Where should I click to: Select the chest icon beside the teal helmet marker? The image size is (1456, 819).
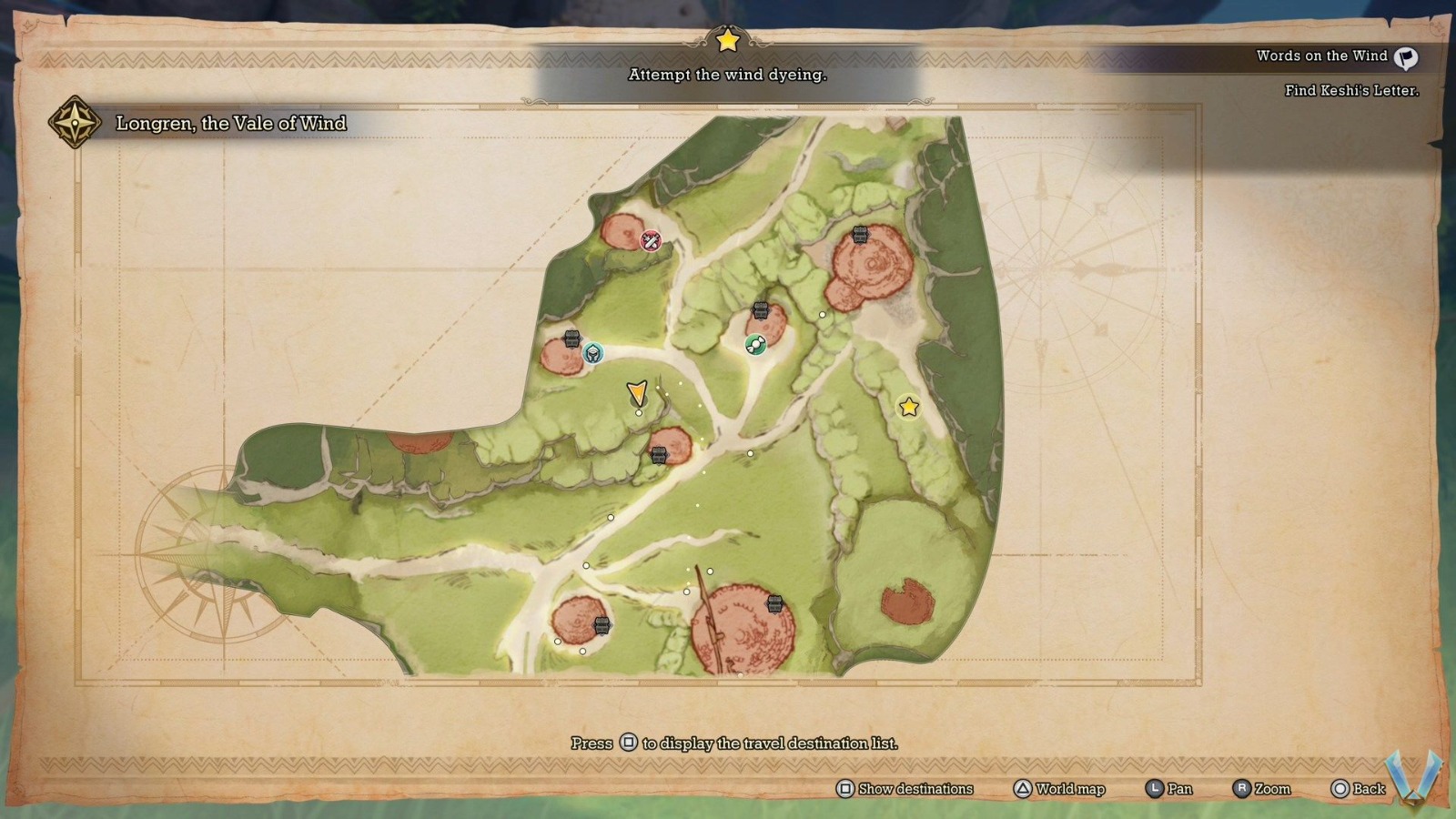click(x=571, y=339)
